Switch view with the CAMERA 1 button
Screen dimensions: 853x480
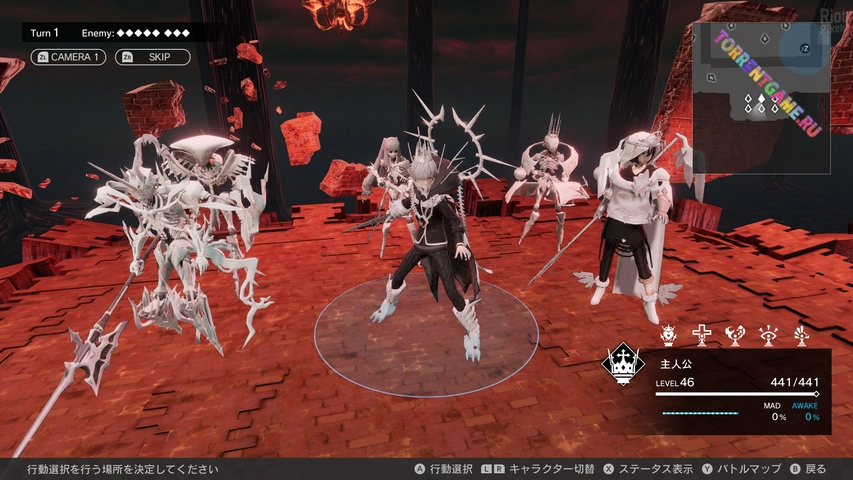click(x=67, y=57)
